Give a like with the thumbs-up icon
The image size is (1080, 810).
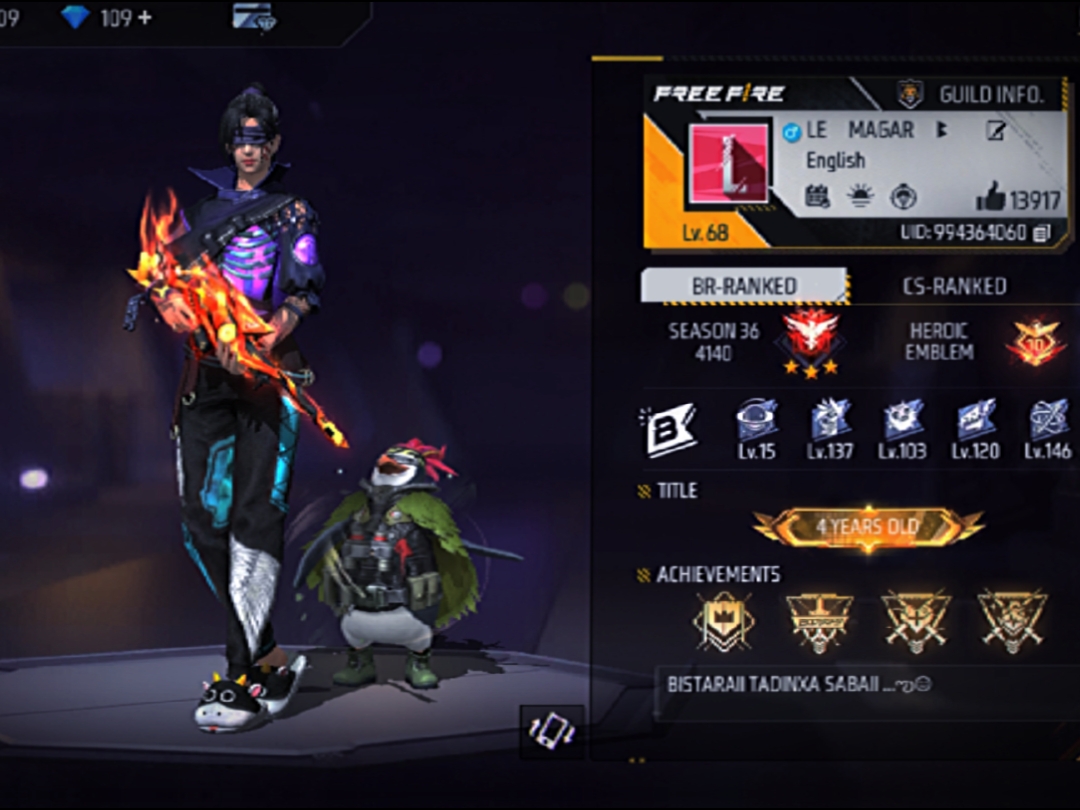991,197
